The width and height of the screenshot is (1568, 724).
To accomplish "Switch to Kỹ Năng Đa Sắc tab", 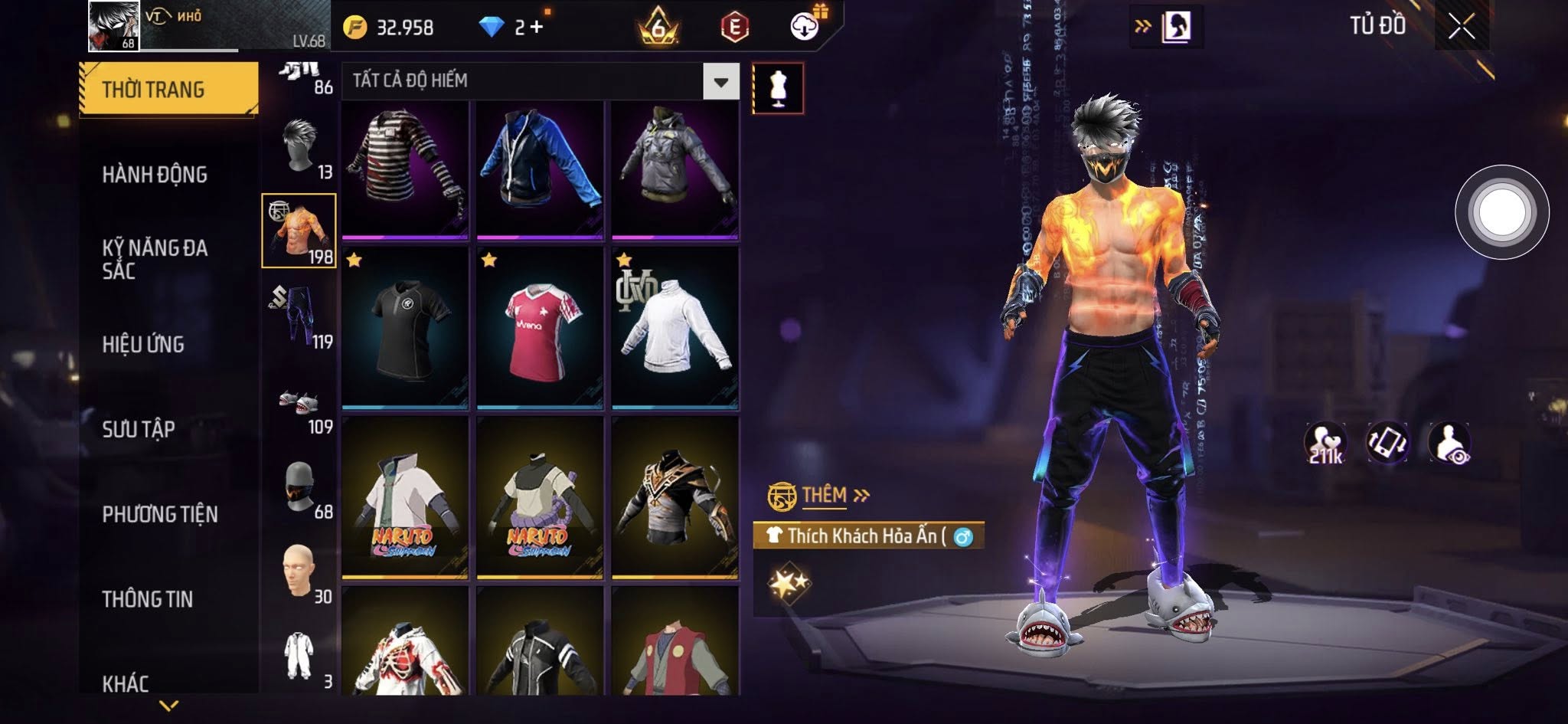I will [x=155, y=259].
